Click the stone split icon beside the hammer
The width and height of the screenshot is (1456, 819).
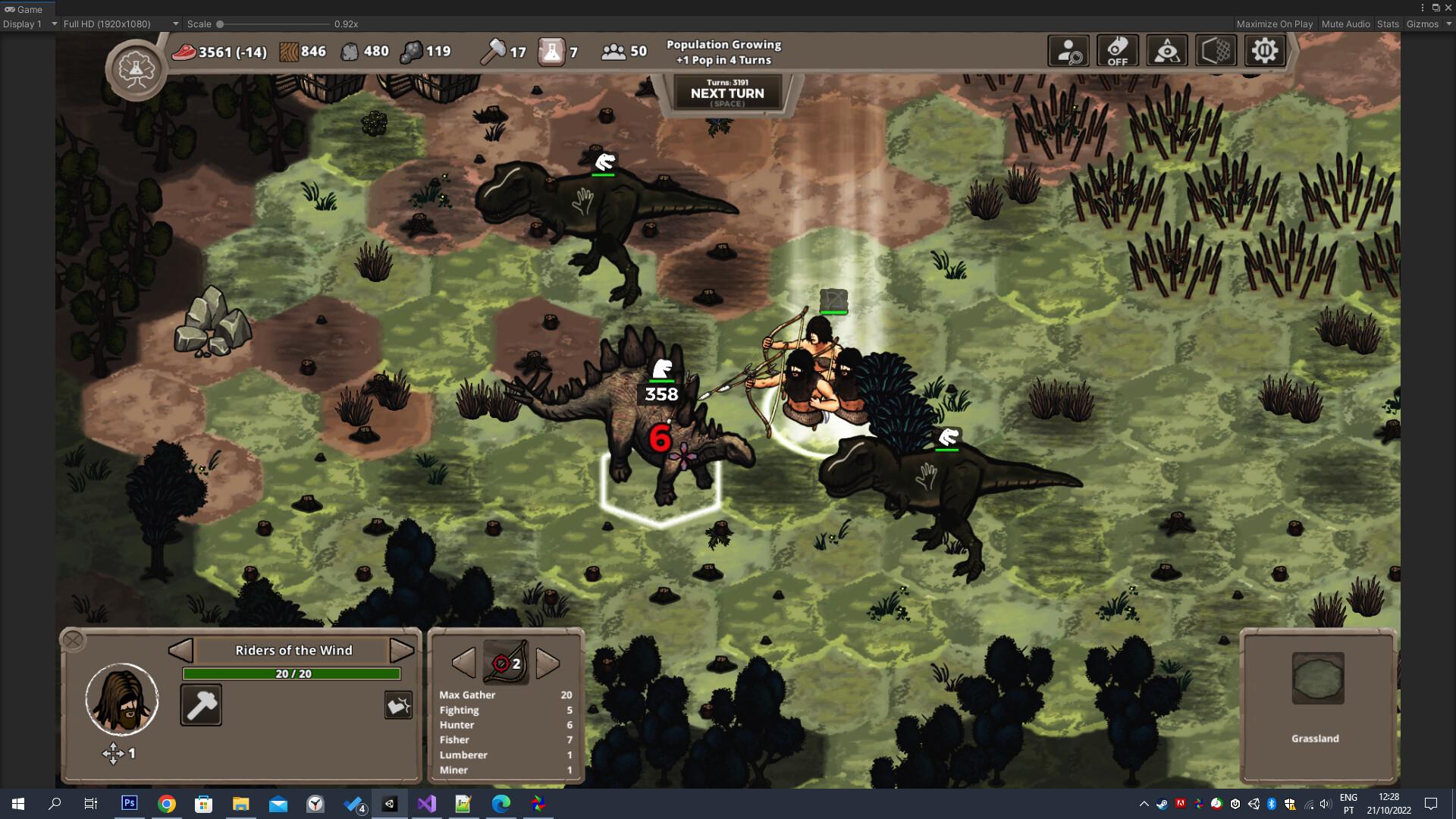(x=397, y=704)
